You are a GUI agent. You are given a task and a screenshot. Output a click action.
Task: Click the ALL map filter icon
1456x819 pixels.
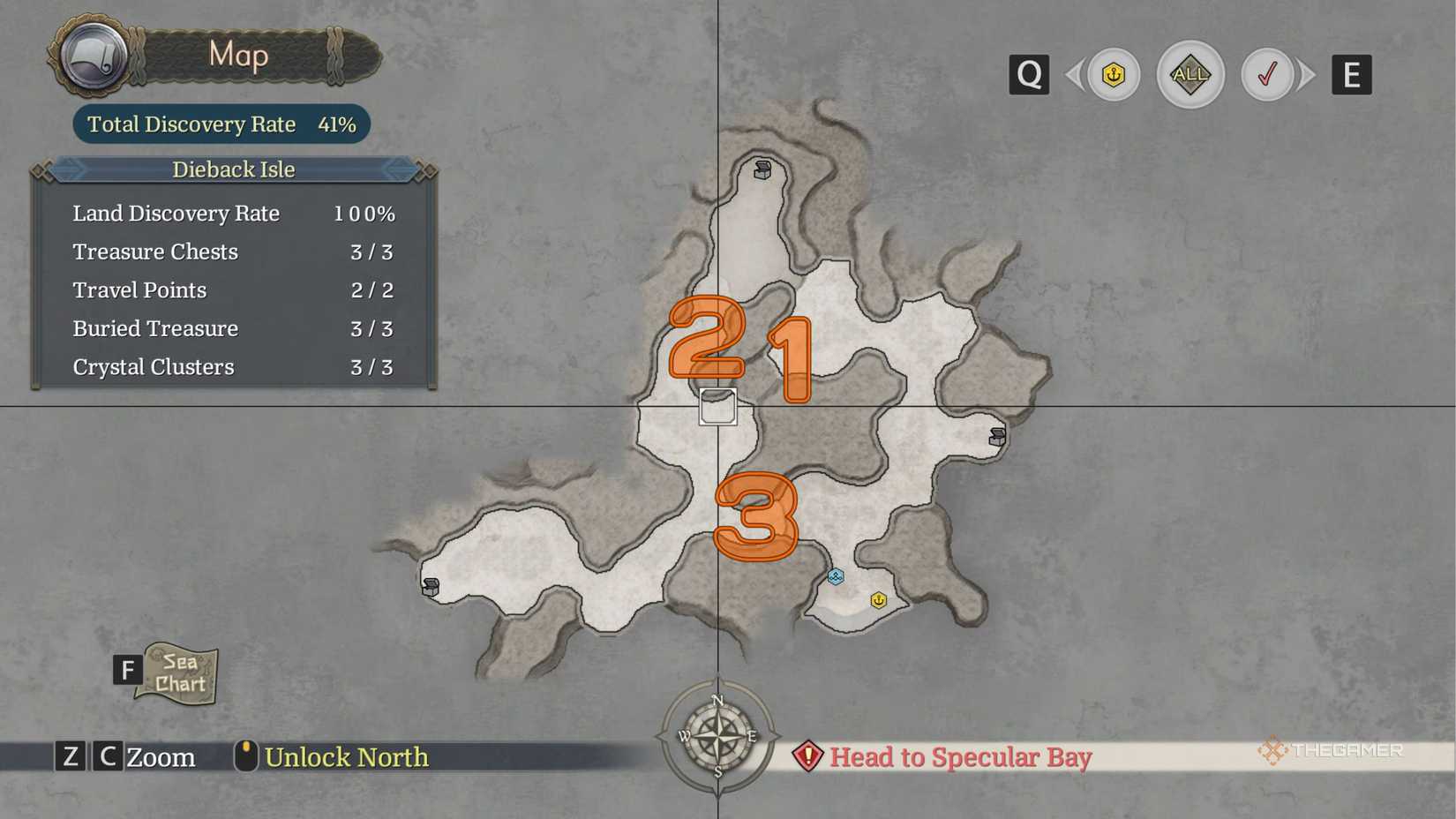pyautogui.click(x=1190, y=75)
